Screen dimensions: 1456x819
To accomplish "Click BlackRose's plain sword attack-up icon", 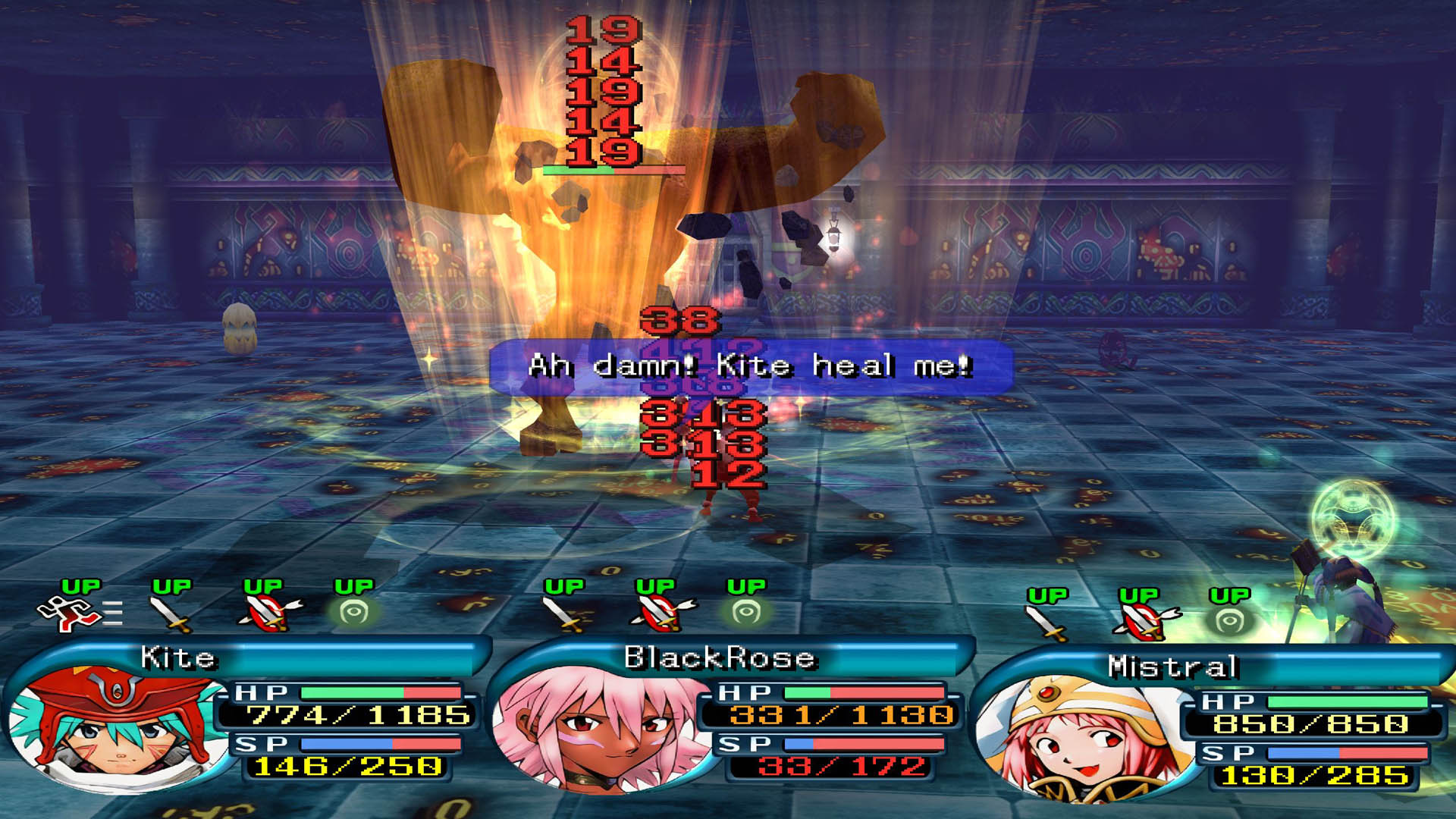I will pyautogui.click(x=563, y=614).
